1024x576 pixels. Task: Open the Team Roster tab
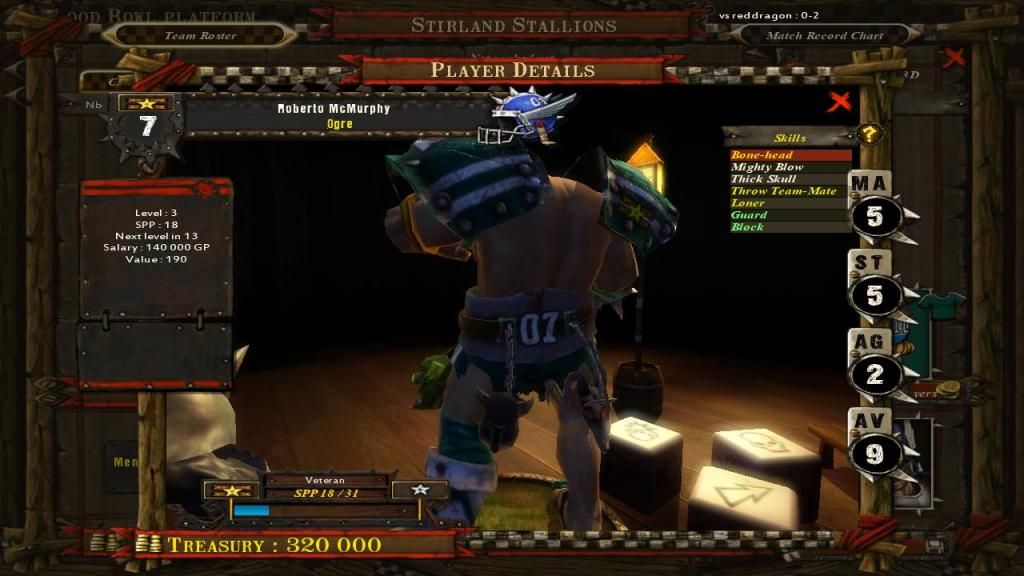tap(200, 35)
